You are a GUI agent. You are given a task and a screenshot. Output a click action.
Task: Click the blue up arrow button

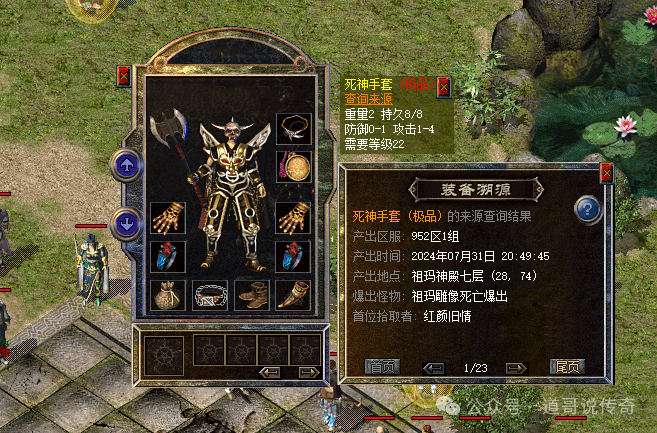126,165
